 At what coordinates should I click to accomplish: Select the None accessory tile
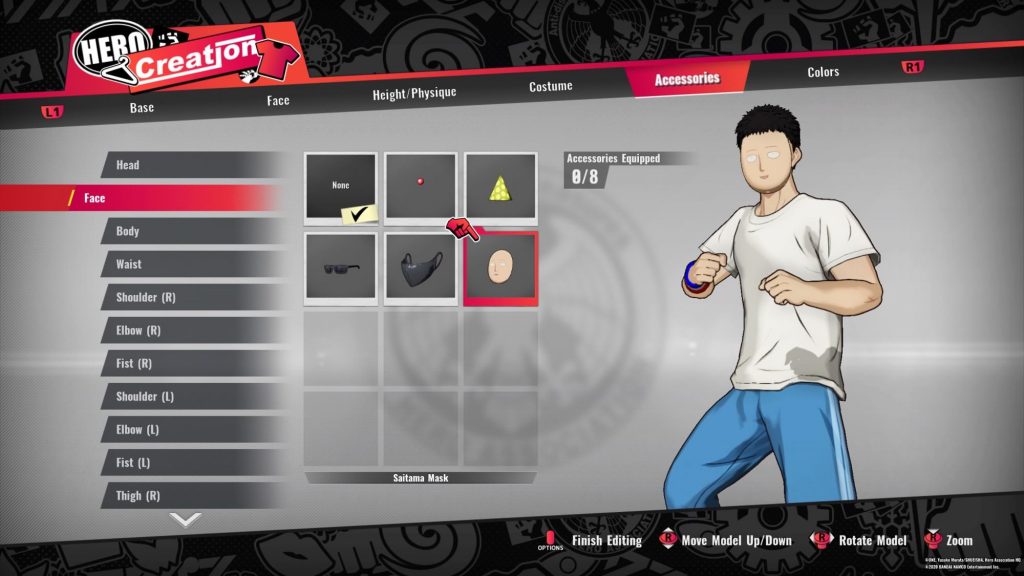tap(341, 187)
